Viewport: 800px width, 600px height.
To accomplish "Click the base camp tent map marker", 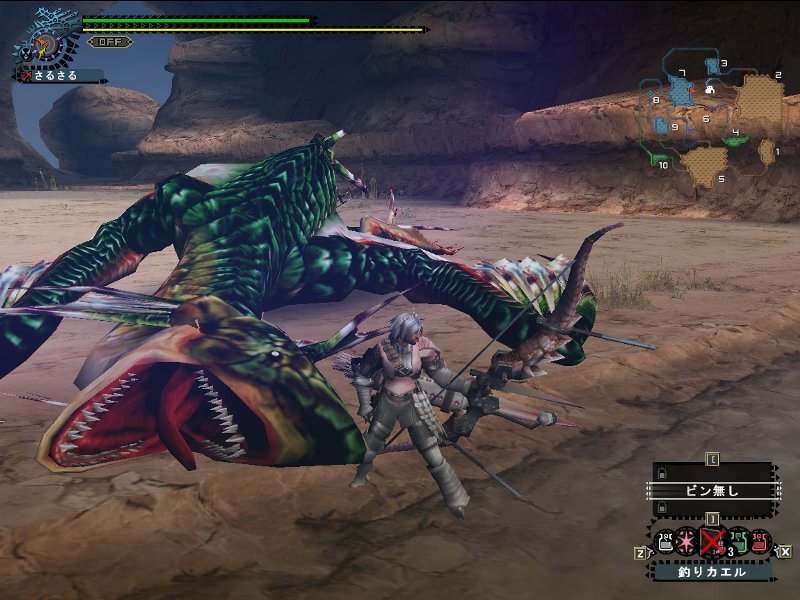I will coord(709,89).
